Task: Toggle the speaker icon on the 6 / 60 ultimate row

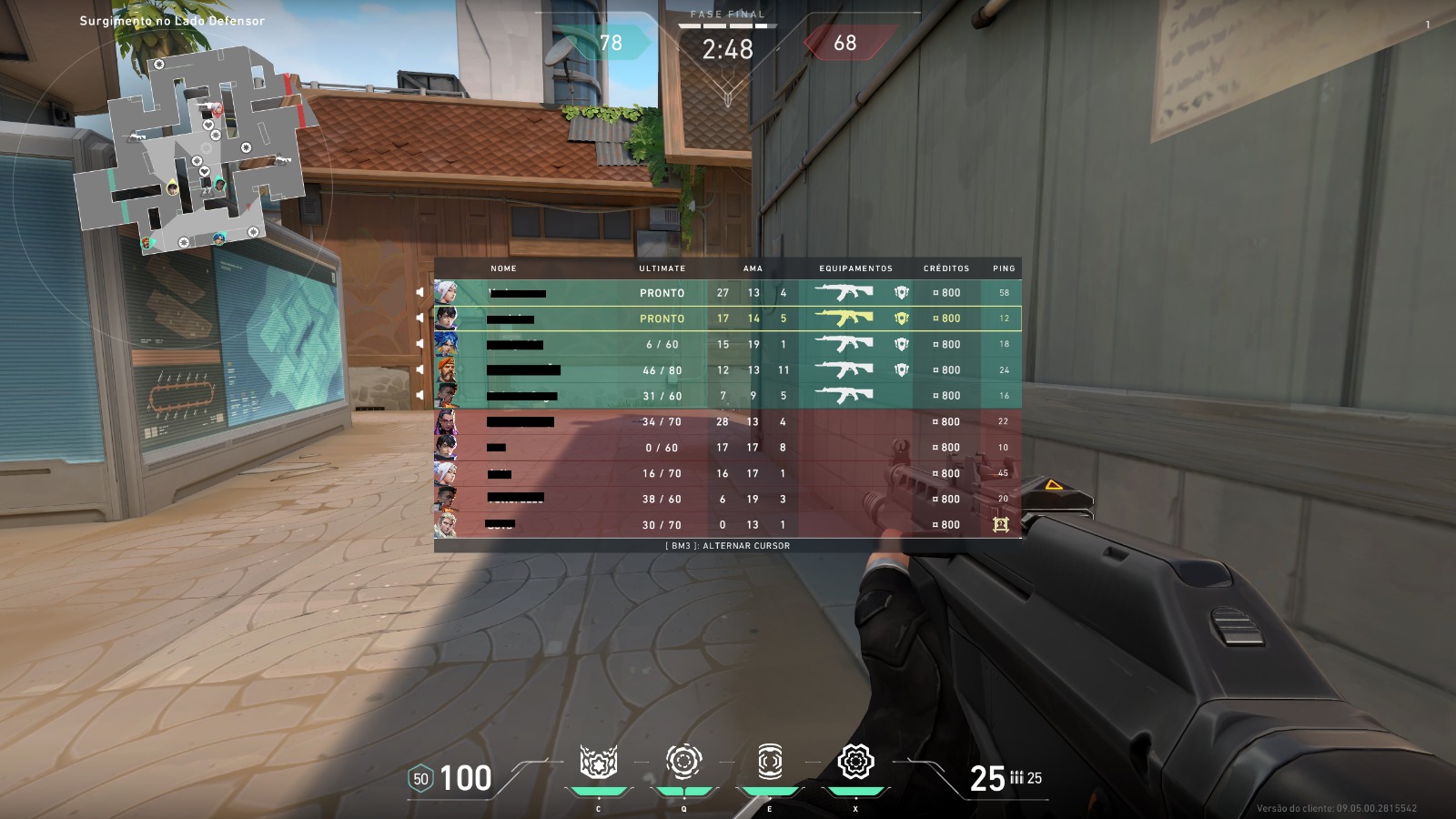Action: point(420,344)
